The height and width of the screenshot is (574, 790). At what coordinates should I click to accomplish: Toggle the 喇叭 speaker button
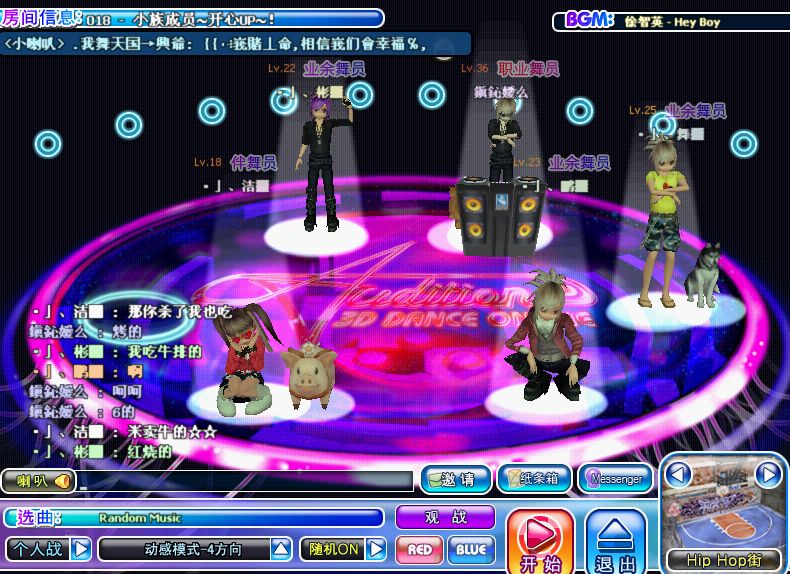pos(39,481)
